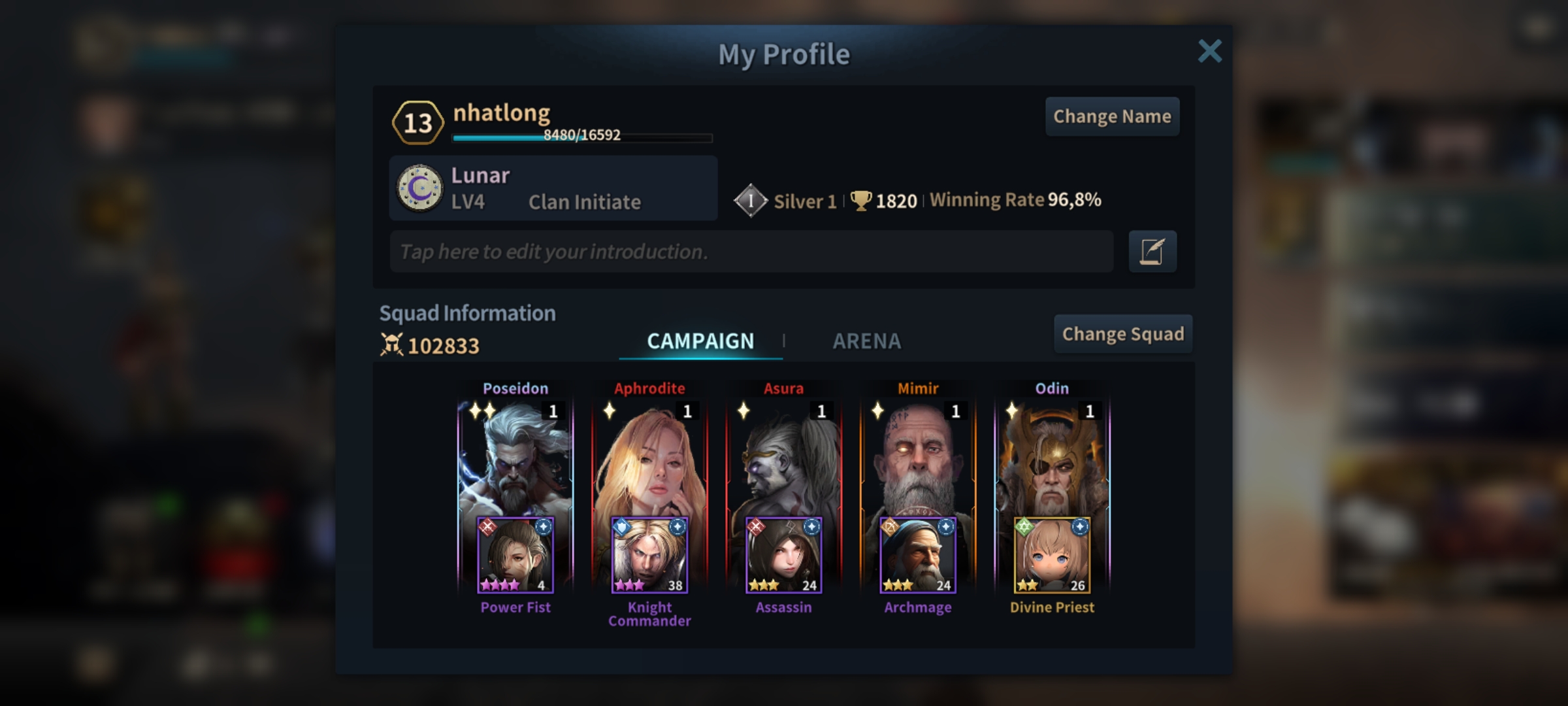Select the Aphrodite guardian card

pos(649,458)
